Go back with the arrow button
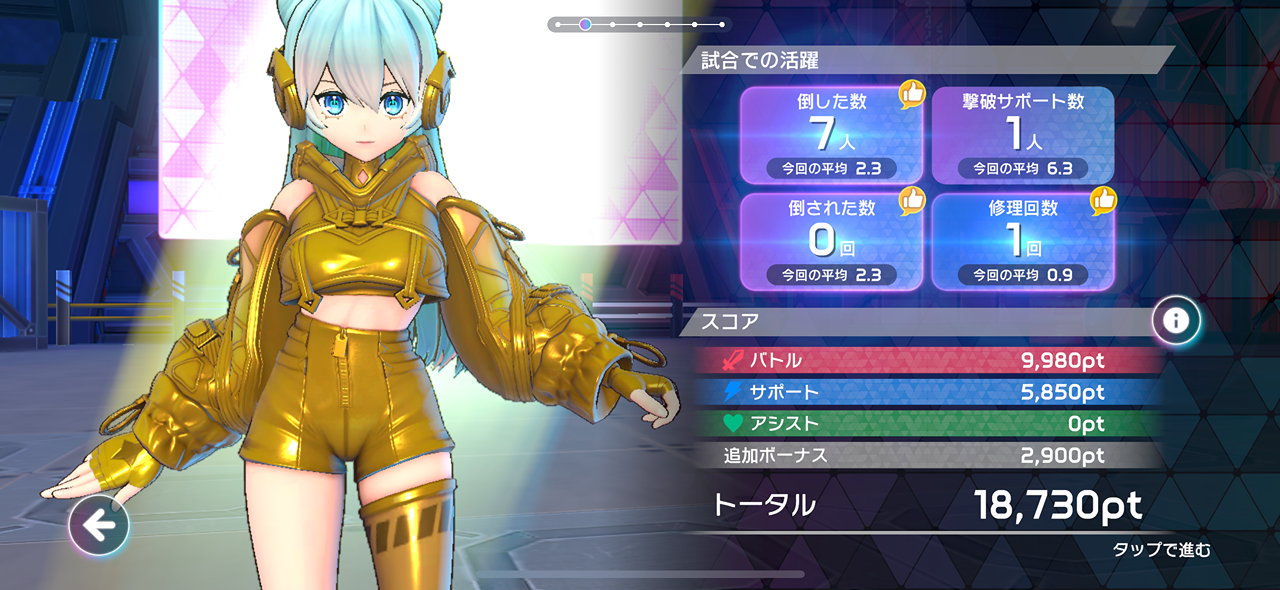Screen dimensions: 1280x590 click(x=99, y=525)
